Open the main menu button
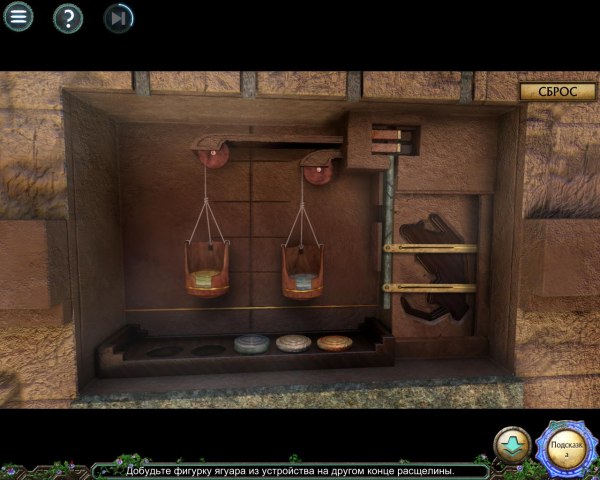 tap(18, 16)
